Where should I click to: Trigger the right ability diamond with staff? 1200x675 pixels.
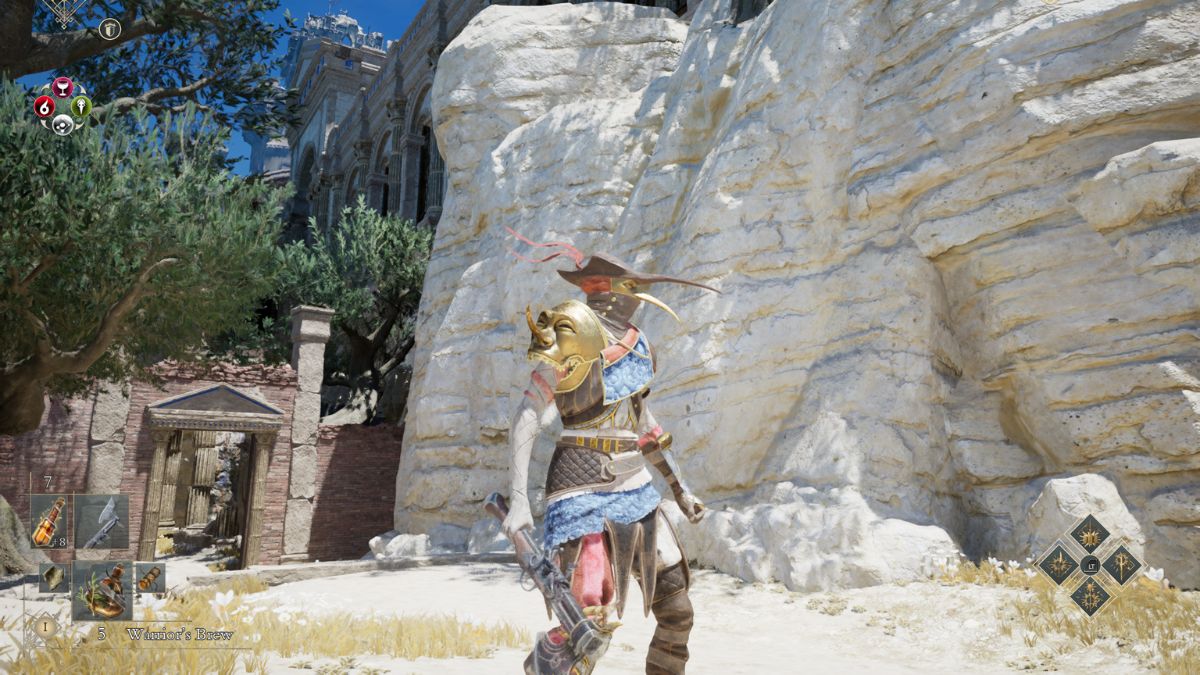tap(1121, 564)
